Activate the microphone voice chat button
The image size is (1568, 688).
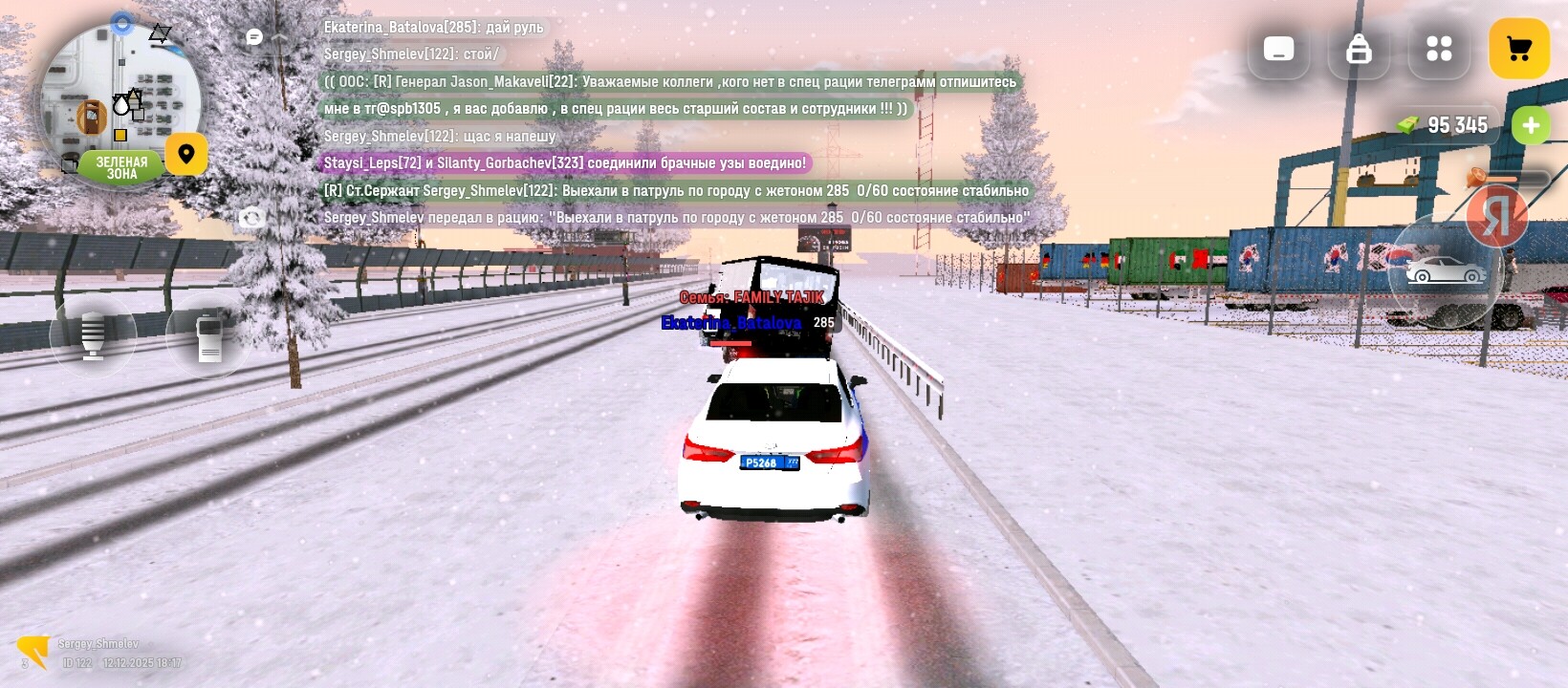click(93, 335)
